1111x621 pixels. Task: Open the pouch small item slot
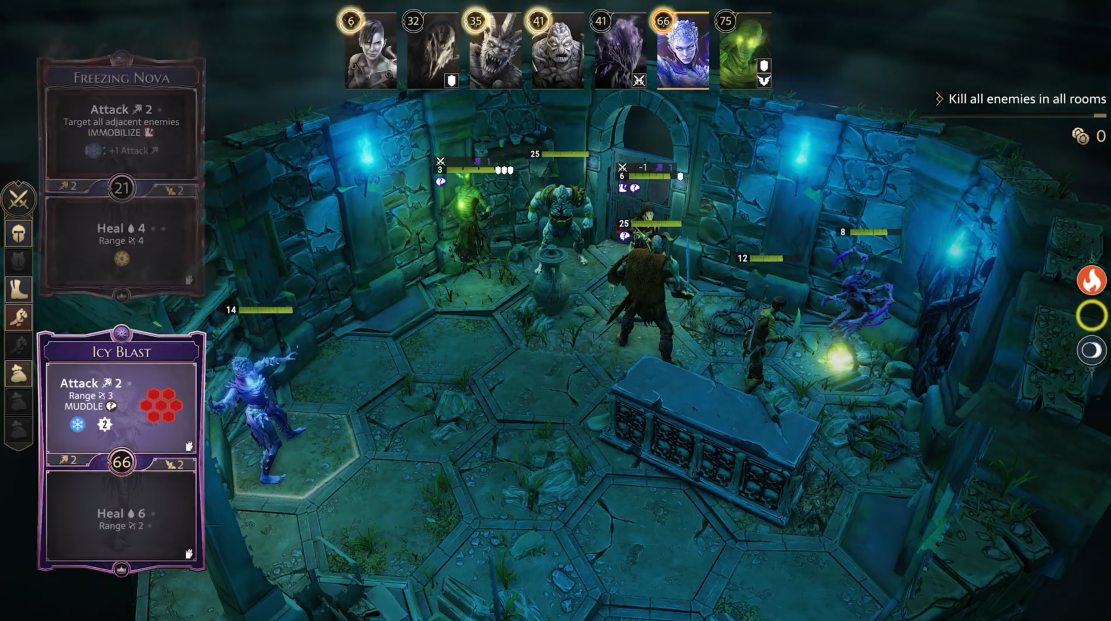[x=20, y=373]
